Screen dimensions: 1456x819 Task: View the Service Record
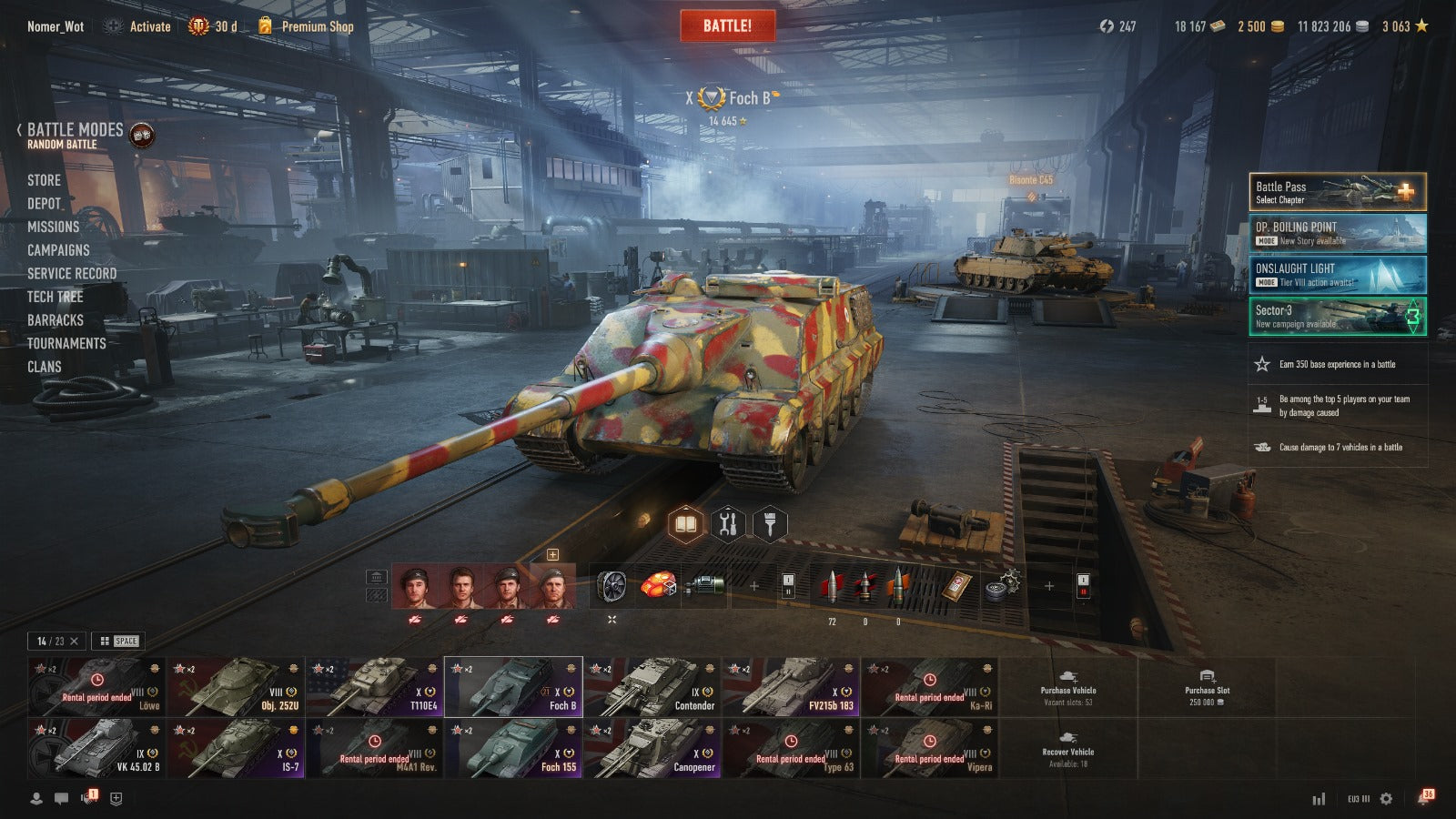72,273
